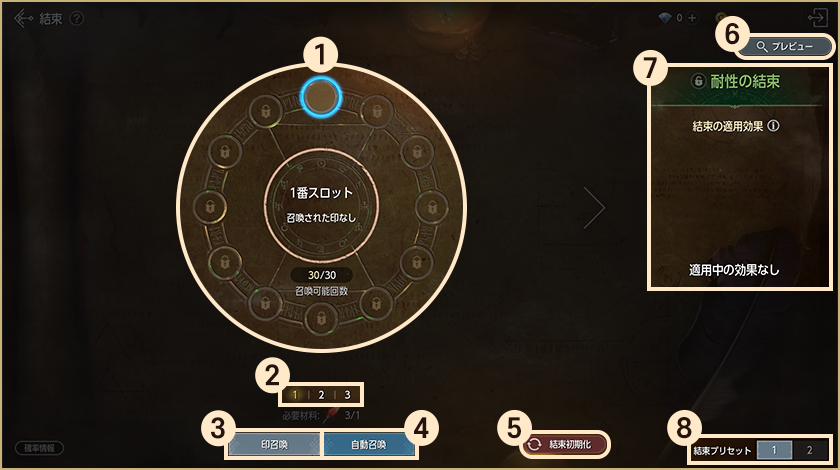Viewport: 840px width, 470px height.
Task: Choose 結束プリセット preset 1
Action: point(773,451)
